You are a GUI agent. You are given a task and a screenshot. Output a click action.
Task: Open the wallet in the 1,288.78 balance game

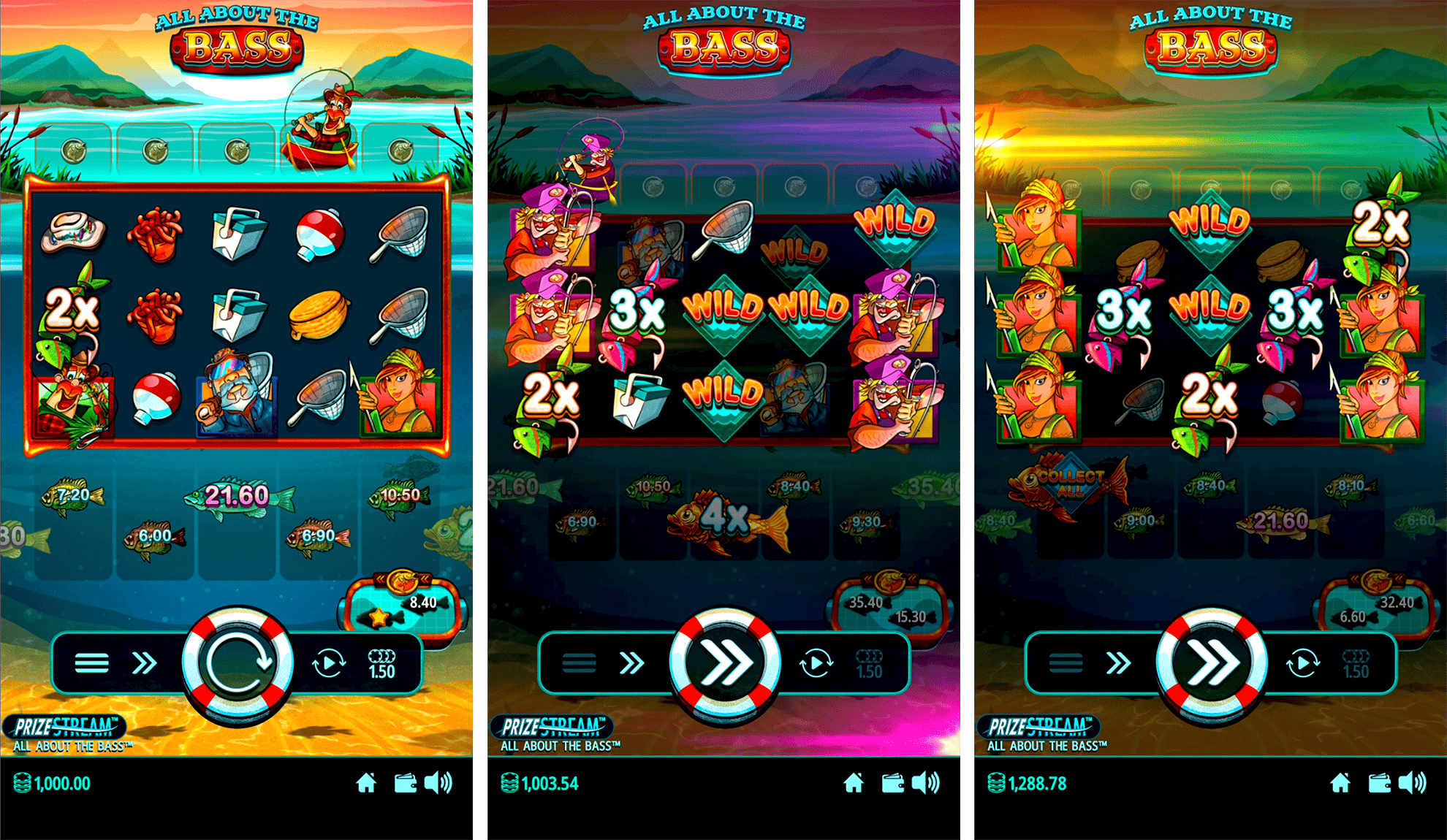(1379, 784)
